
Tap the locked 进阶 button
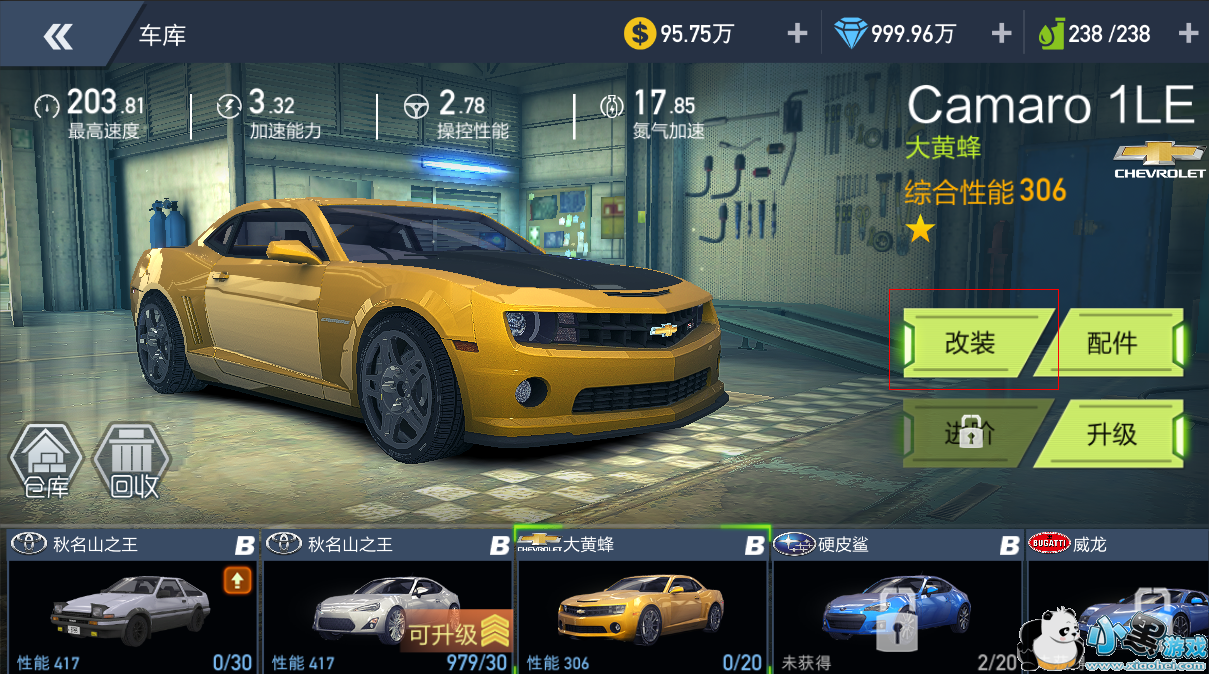(970, 433)
